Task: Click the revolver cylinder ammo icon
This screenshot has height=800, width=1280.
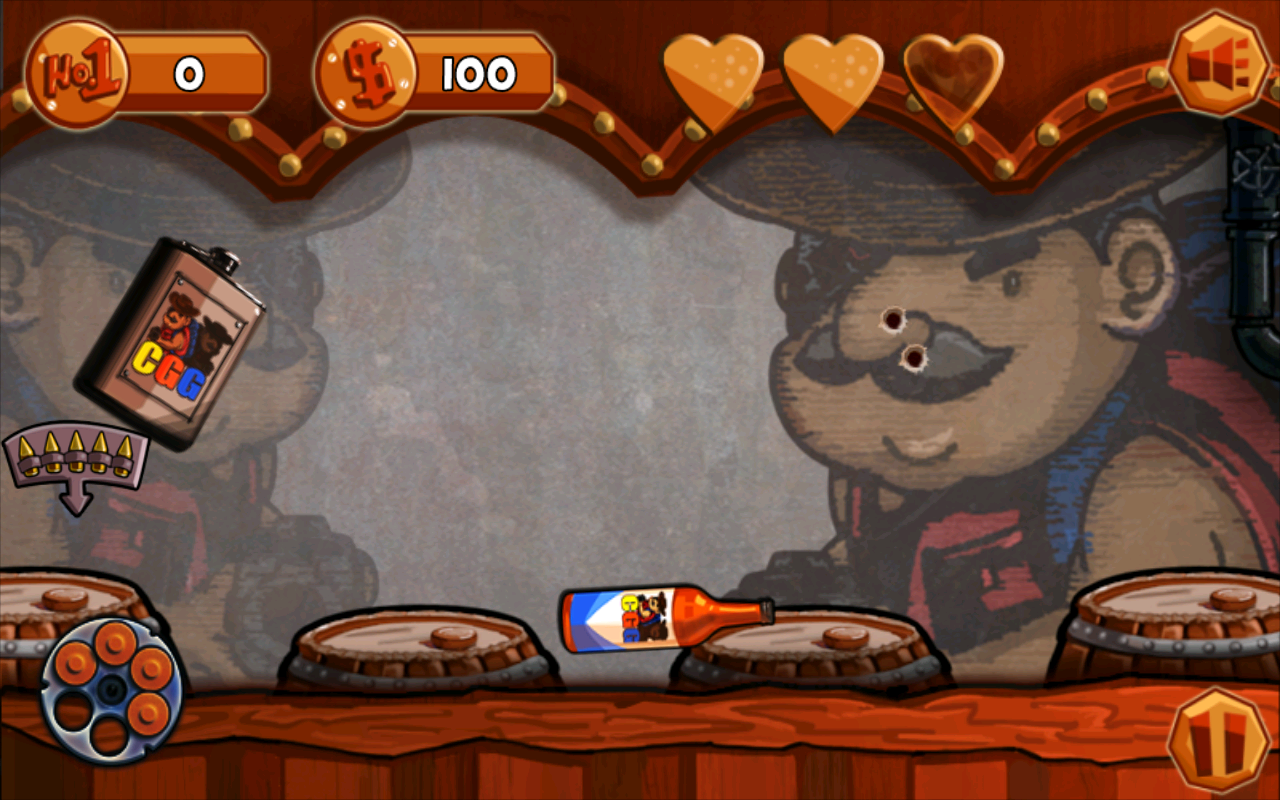Action: [x=108, y=690]
